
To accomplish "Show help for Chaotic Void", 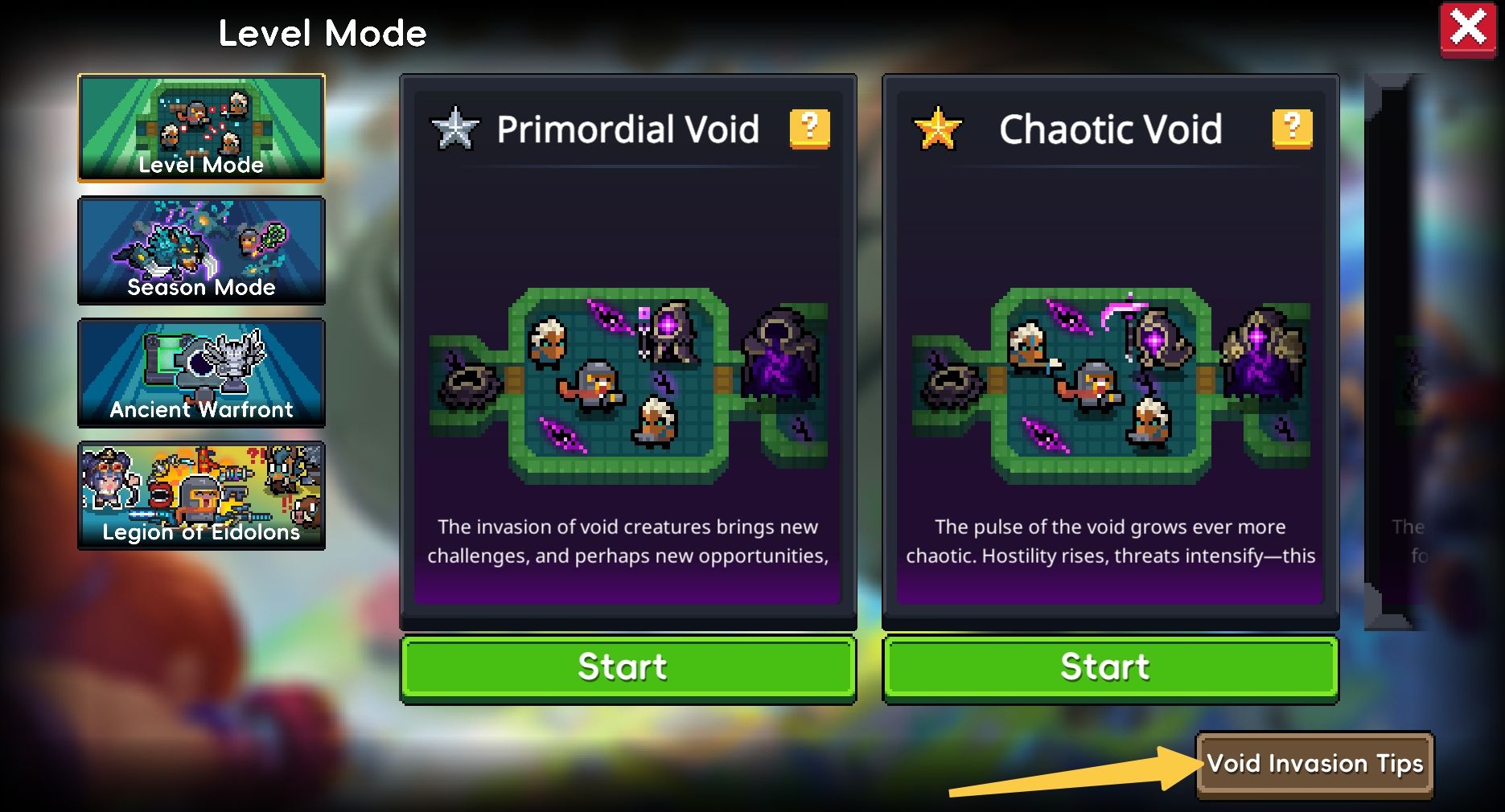I will pyautogui.click(x=1292, y=129).
